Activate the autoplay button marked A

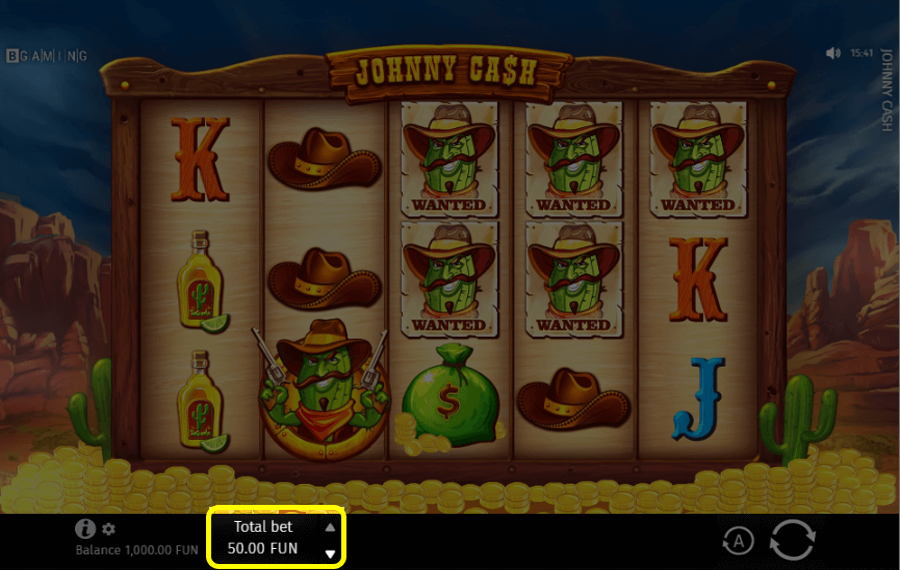pyautogui.click(x=738, y=541)
